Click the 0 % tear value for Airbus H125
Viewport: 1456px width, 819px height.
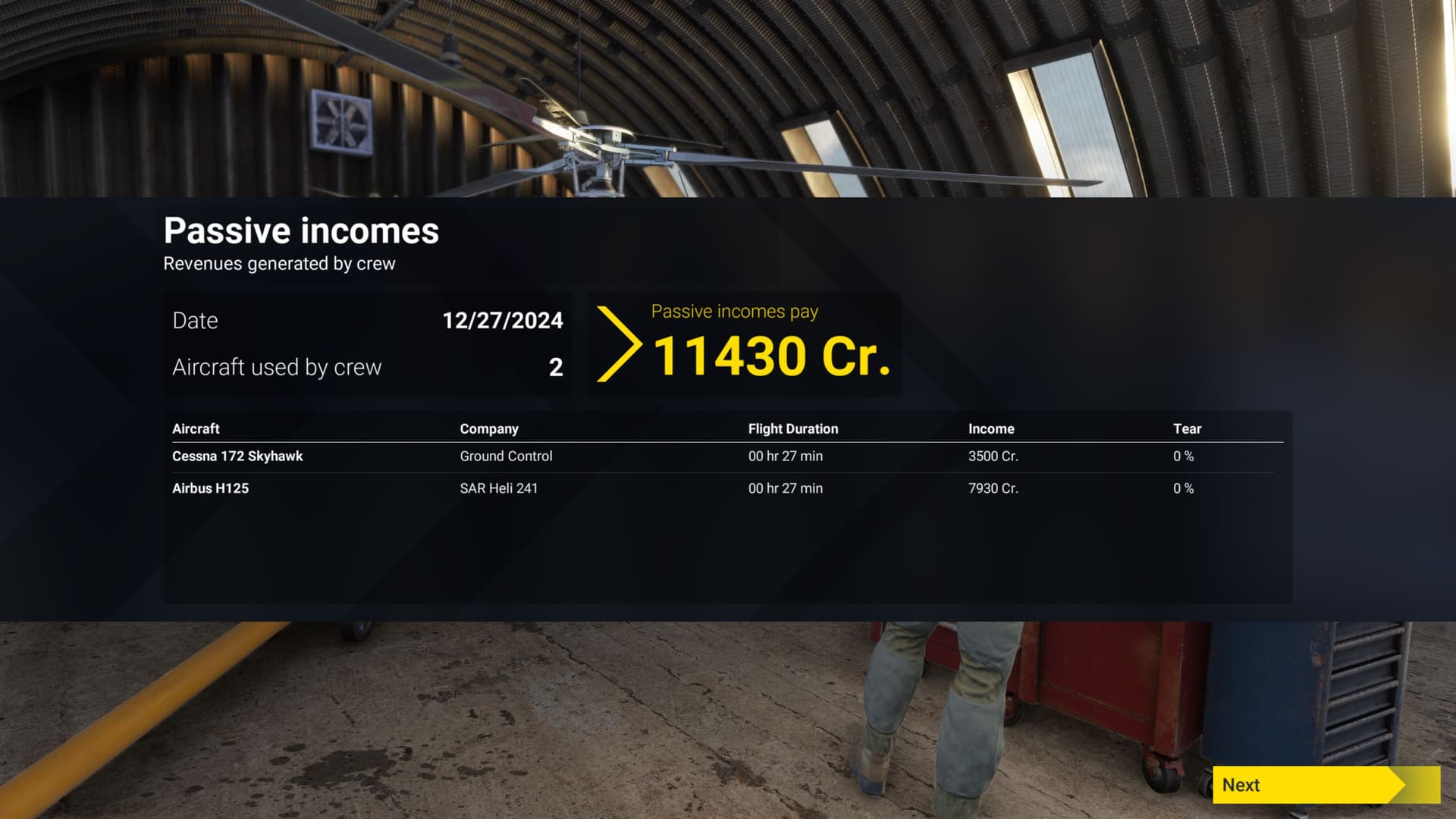pos(1184,488)
